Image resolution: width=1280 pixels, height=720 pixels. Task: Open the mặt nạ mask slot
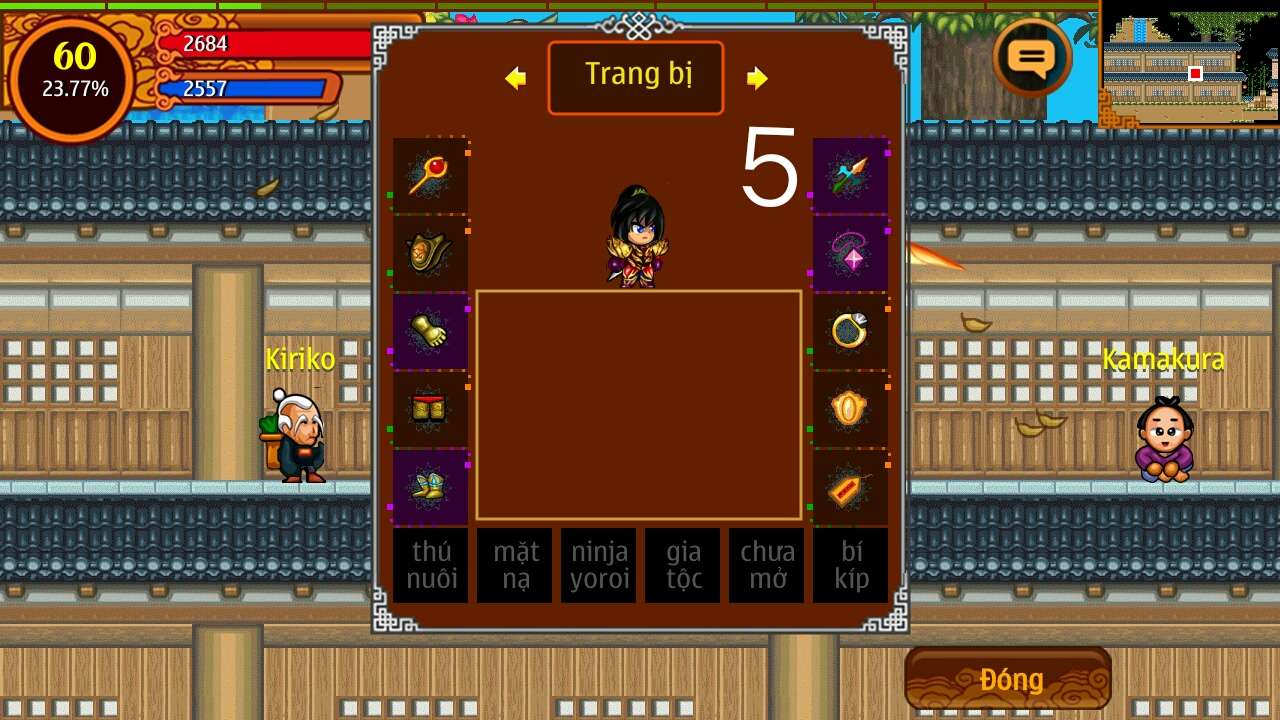(x=514, y=565)
